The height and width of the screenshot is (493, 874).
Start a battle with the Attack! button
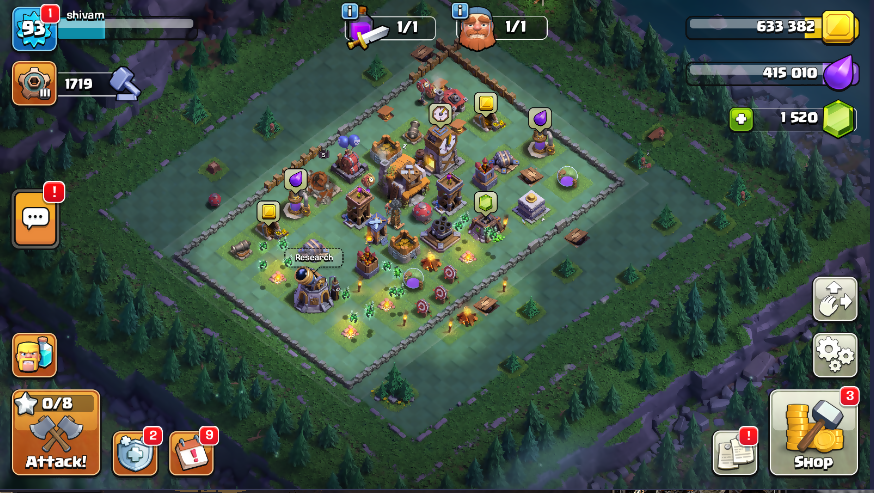click(x=56, y=433)
